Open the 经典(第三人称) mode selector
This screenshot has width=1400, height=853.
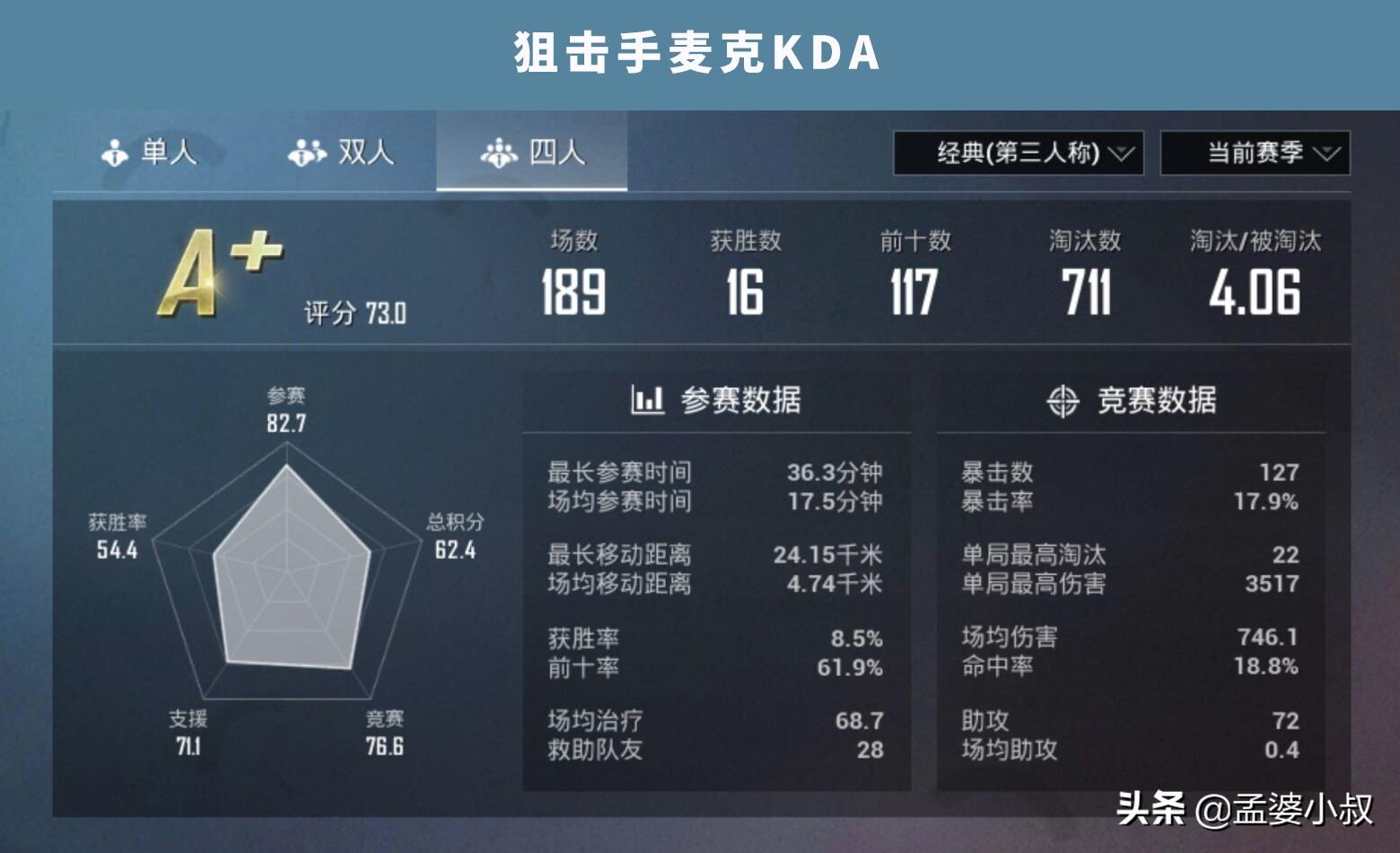(1014, 153)
